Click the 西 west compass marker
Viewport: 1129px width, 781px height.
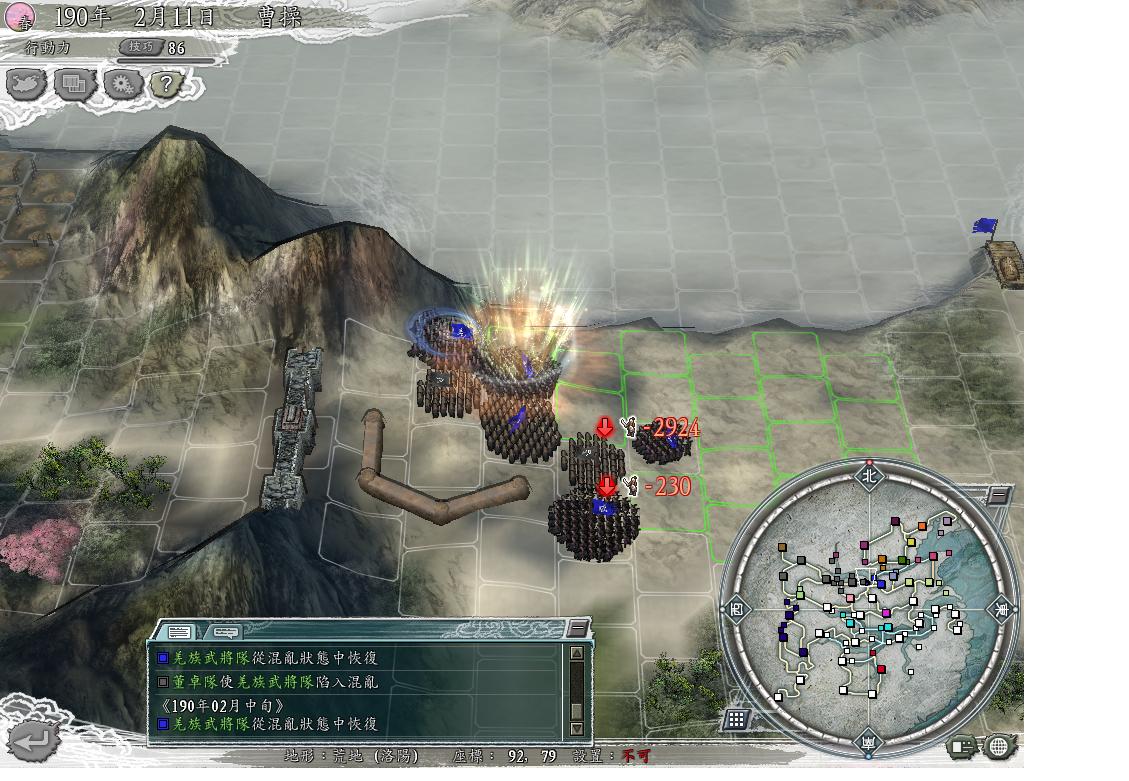click(736, 608)
